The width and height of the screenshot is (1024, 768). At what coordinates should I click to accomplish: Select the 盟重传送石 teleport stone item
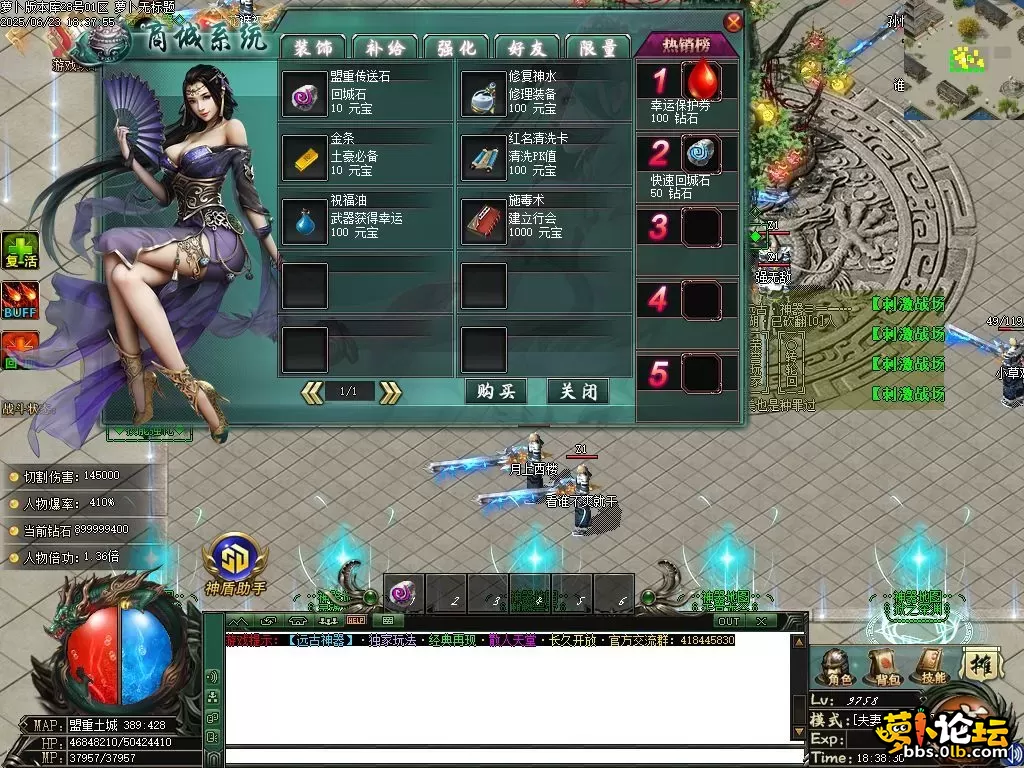[304, 94]
